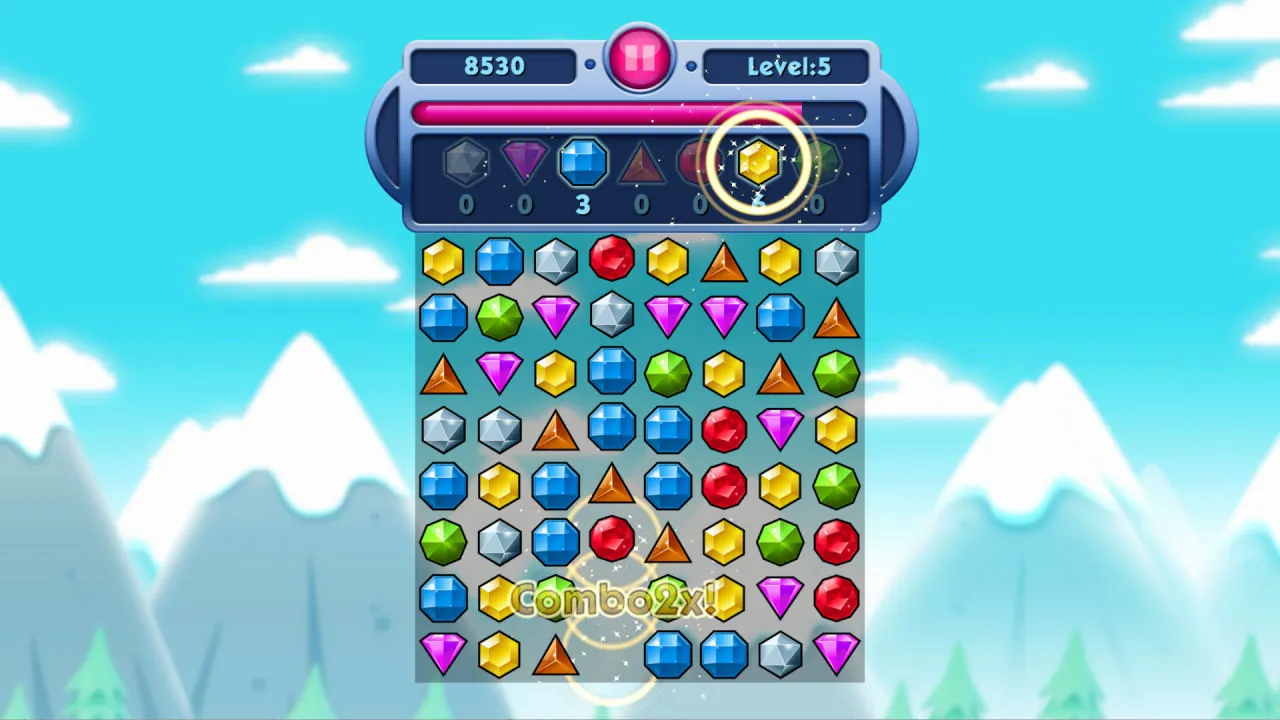Viewport: 1280px width, 720px height.
Task: Click the red gem in the top row
Action: 612,260
